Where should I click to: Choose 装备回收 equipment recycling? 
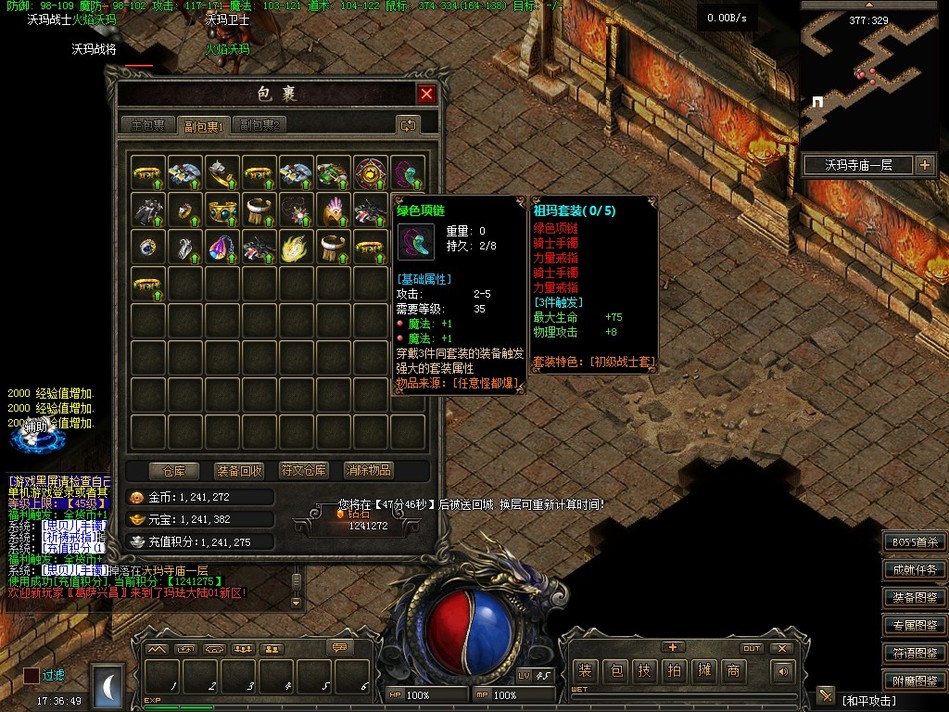239,470
